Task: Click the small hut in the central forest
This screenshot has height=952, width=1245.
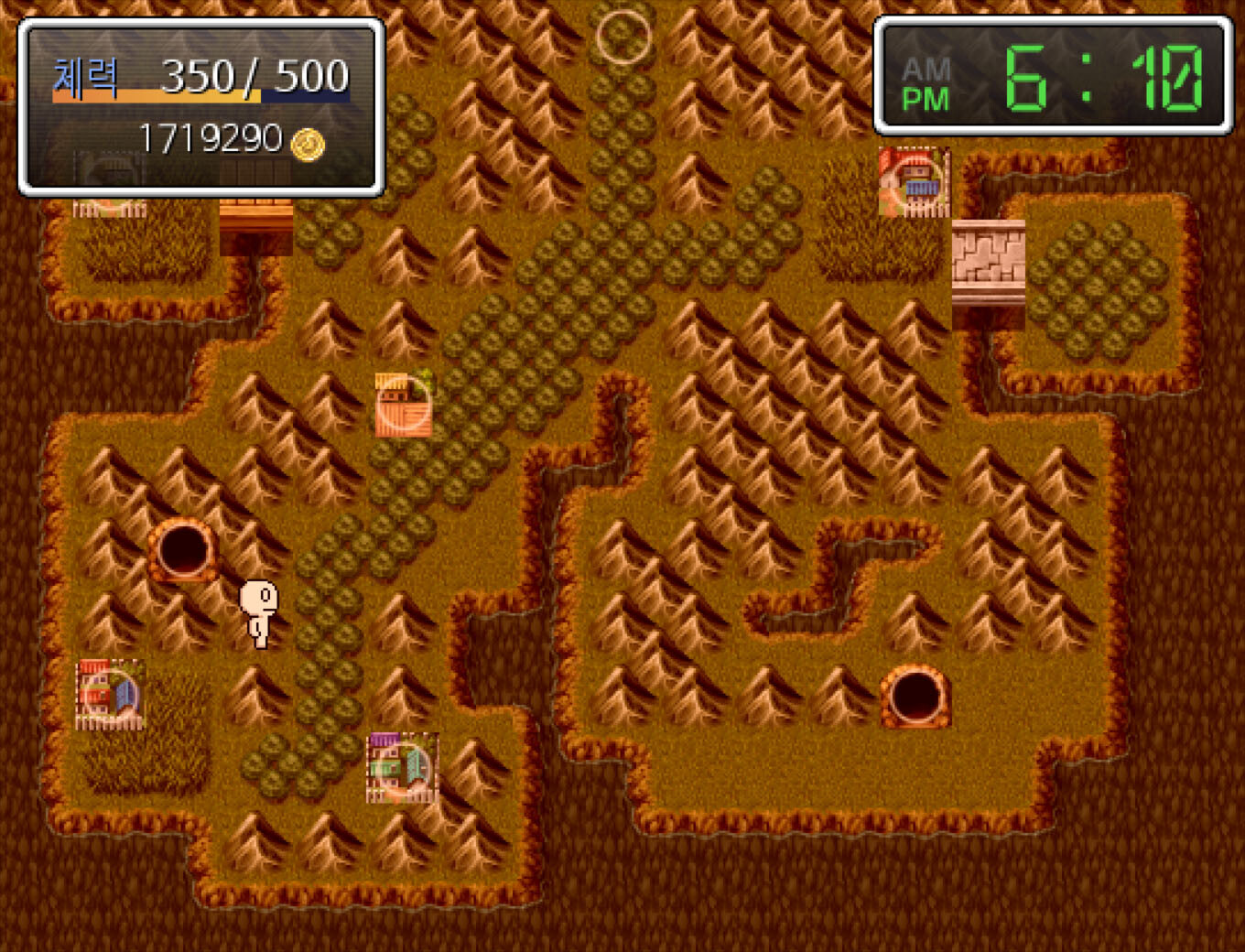Action: (x=401, y=403)
